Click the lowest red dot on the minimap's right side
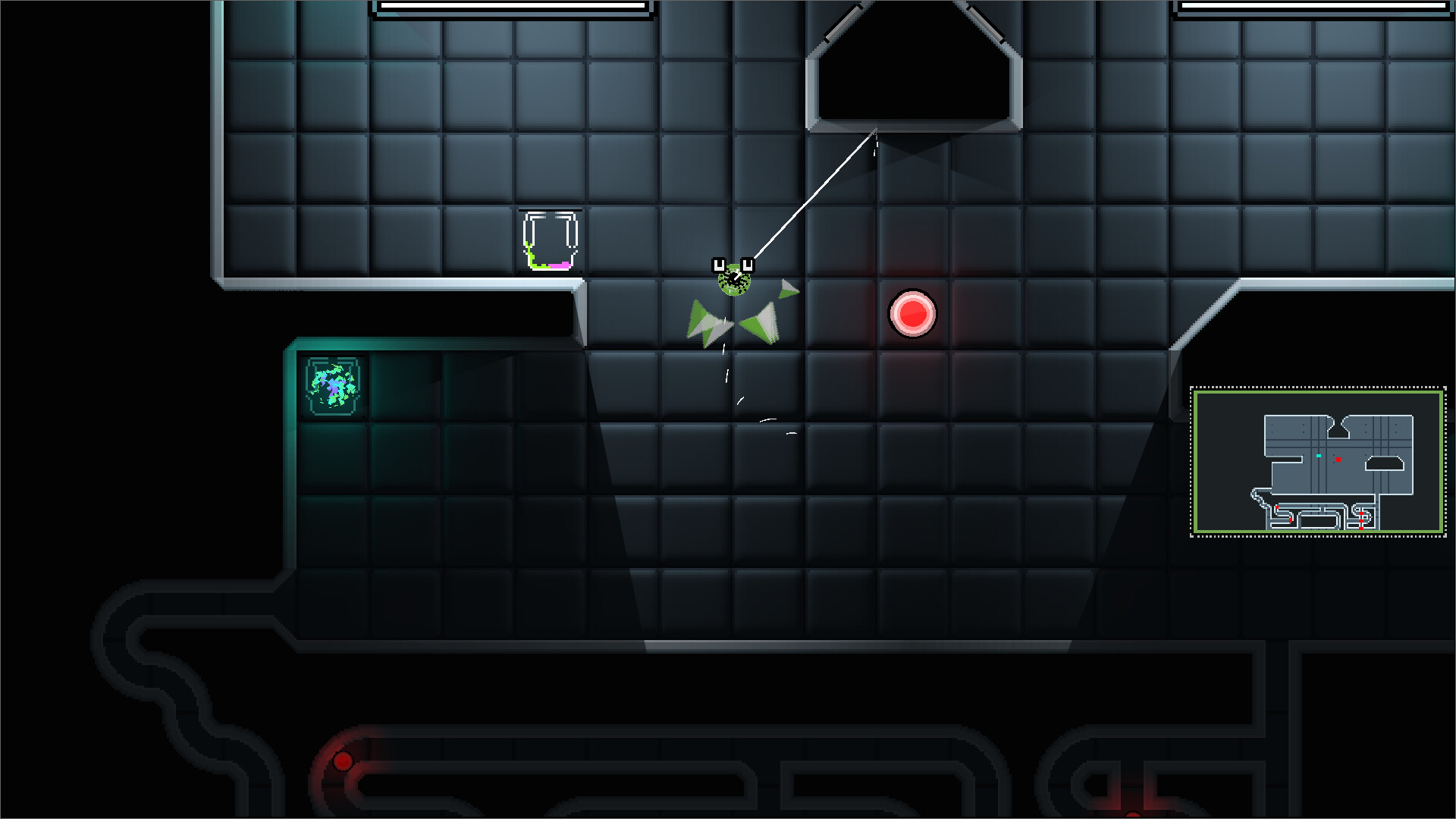Screen dimensions: 1456x819 pos(1361,529)
